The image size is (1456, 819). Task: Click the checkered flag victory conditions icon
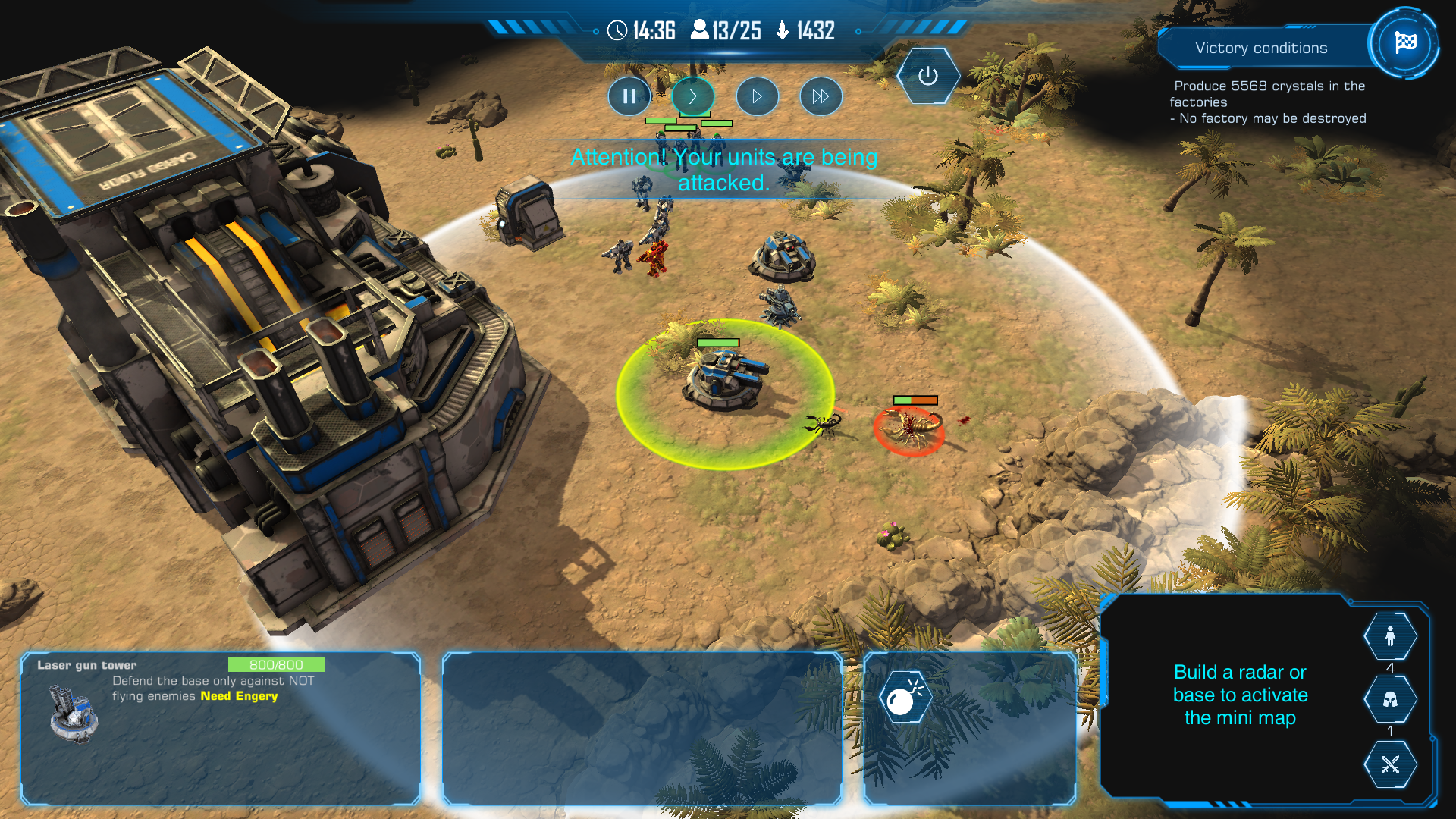coord(1404,43)
